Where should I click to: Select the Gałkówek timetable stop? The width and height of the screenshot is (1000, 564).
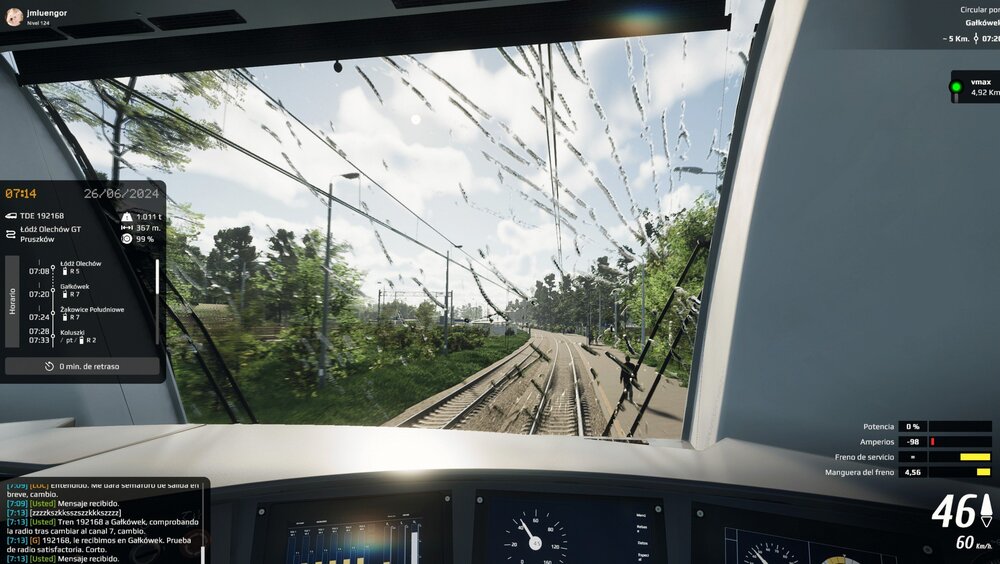pyautogui.click(x=76, y=290)
